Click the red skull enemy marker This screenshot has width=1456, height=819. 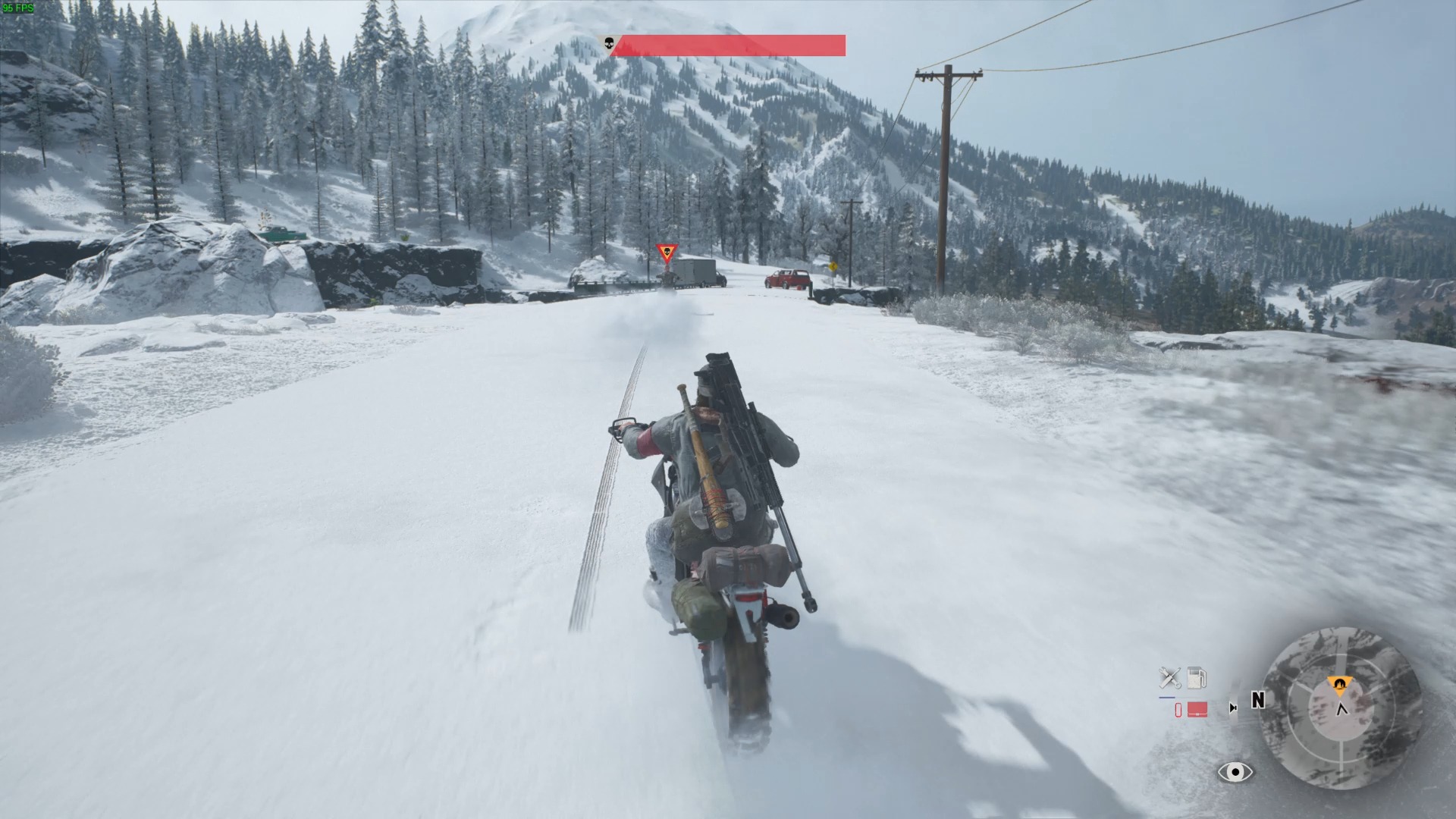[x=667, y=253]
